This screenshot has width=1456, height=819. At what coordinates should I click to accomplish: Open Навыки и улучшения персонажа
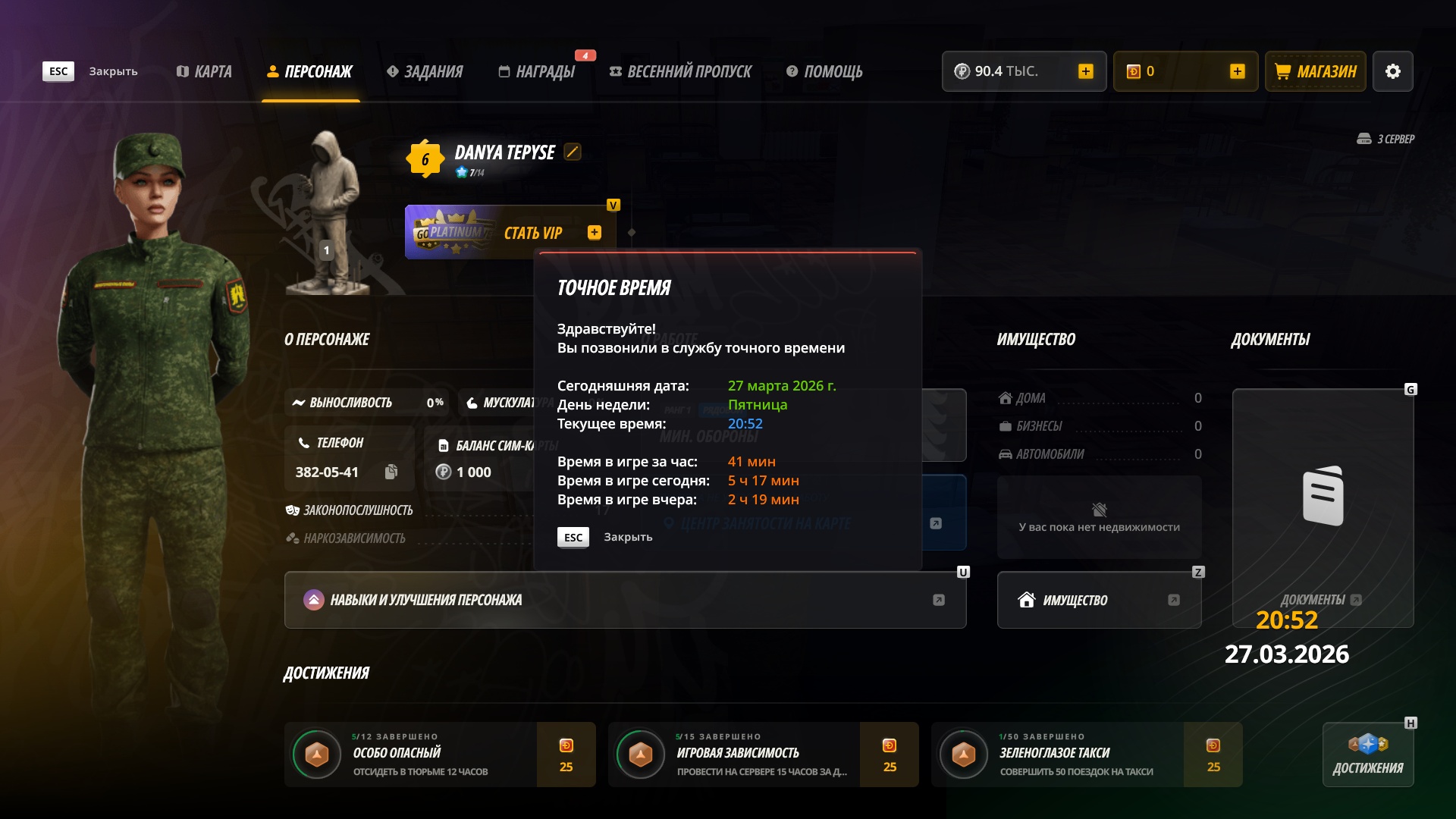point(625,600)
